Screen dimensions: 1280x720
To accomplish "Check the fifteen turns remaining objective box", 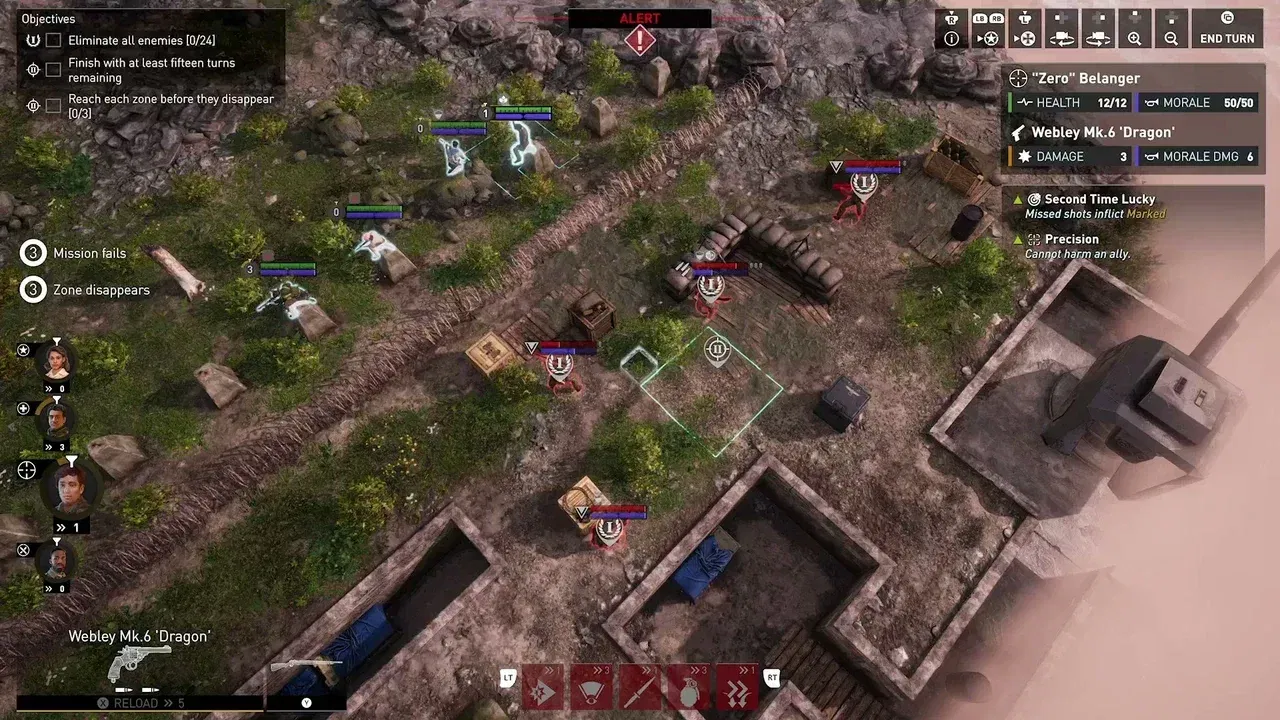I will pos(53,69).
